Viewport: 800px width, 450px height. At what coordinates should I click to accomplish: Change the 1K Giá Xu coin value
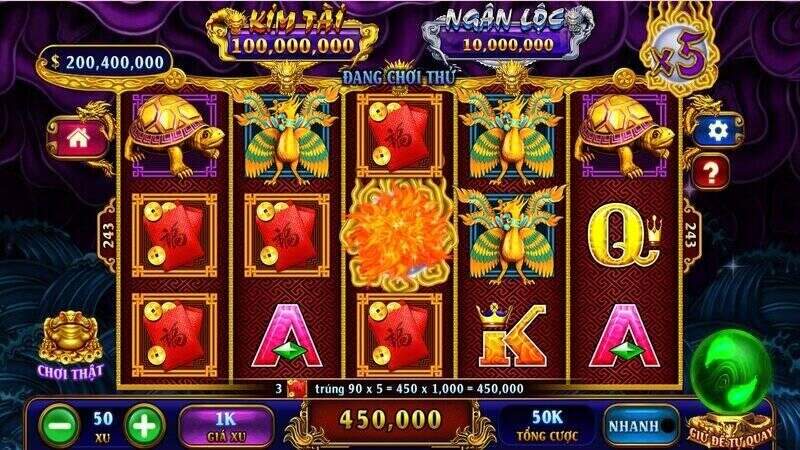point(228,424)
